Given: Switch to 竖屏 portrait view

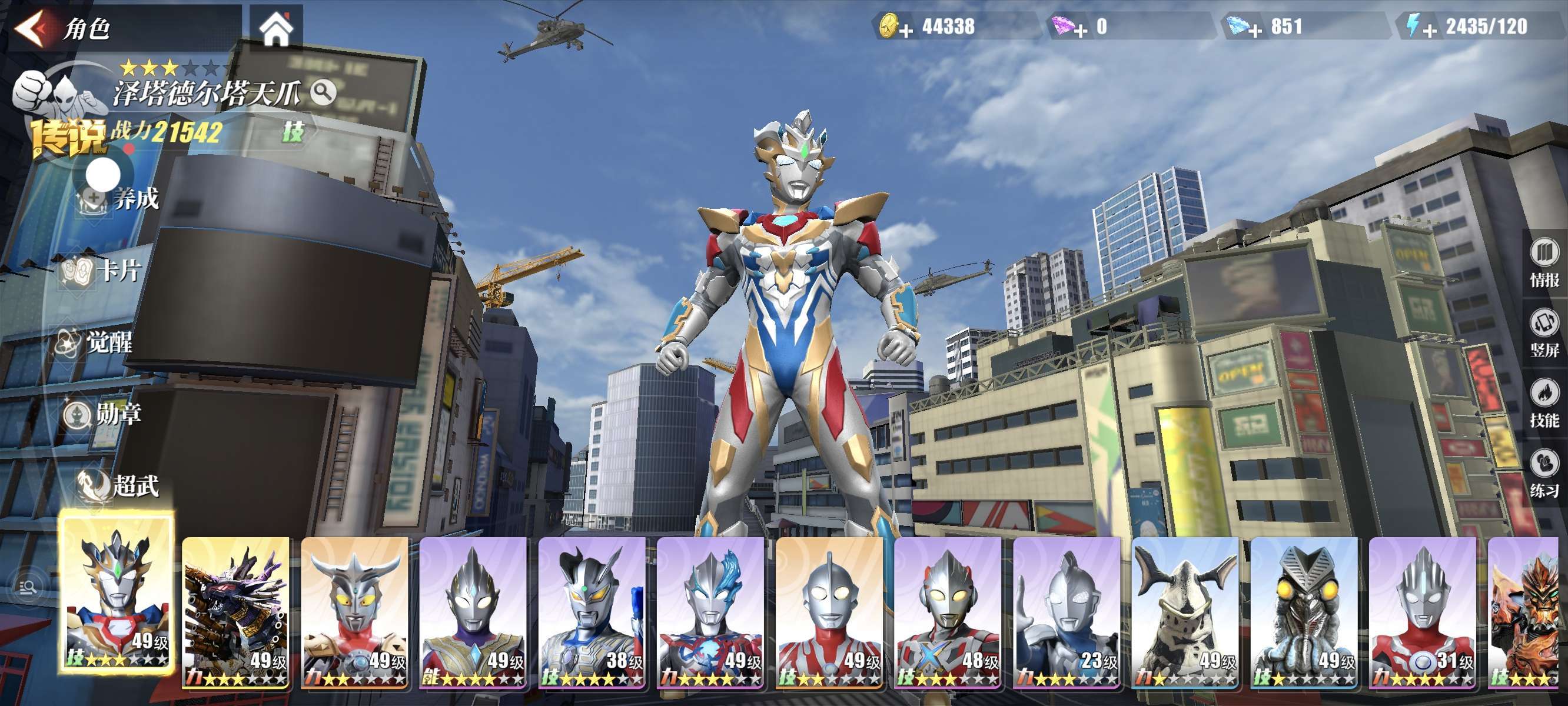Looking at the screenshot, I should [1544, 332].
